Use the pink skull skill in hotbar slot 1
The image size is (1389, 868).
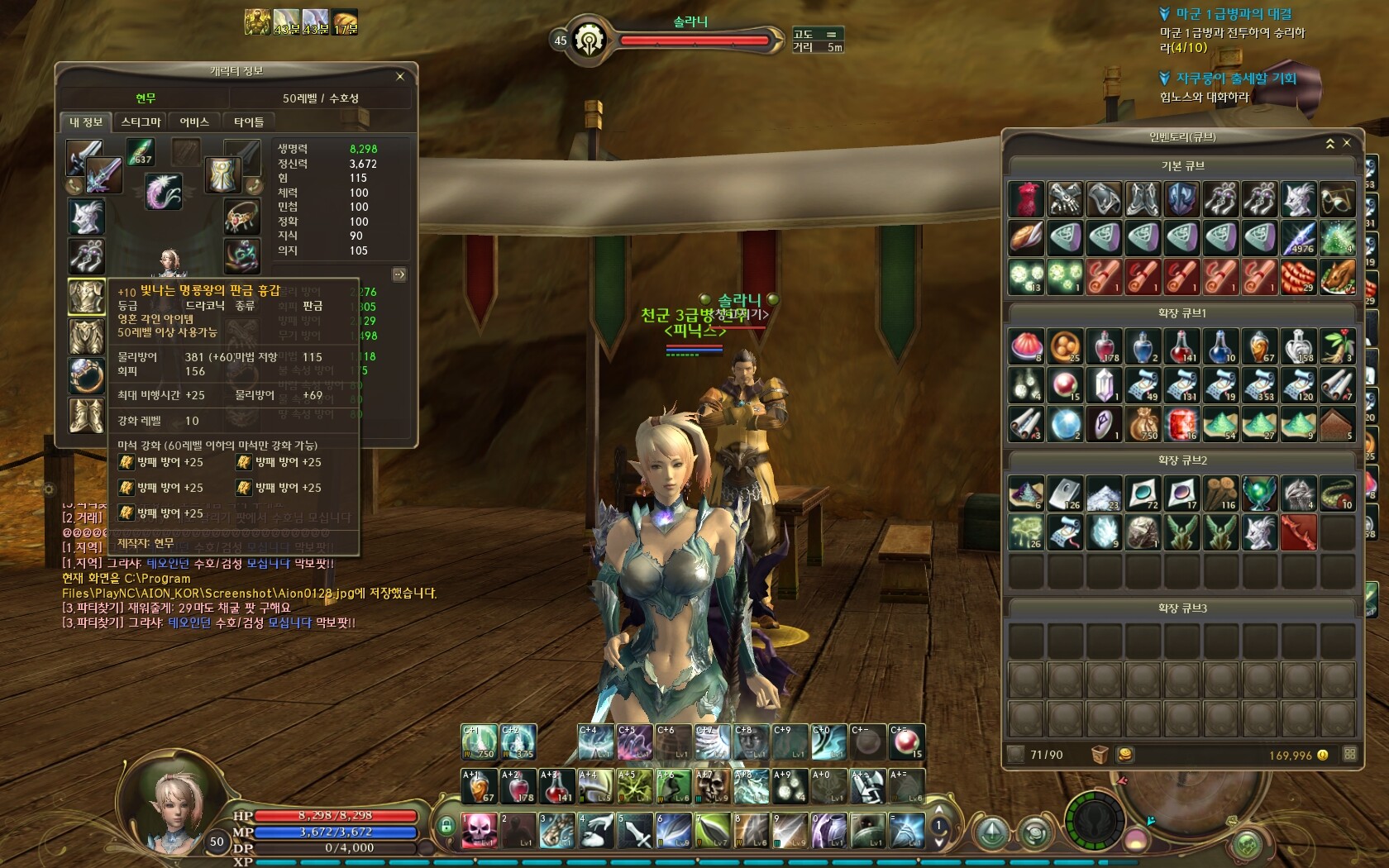(479, 831)
